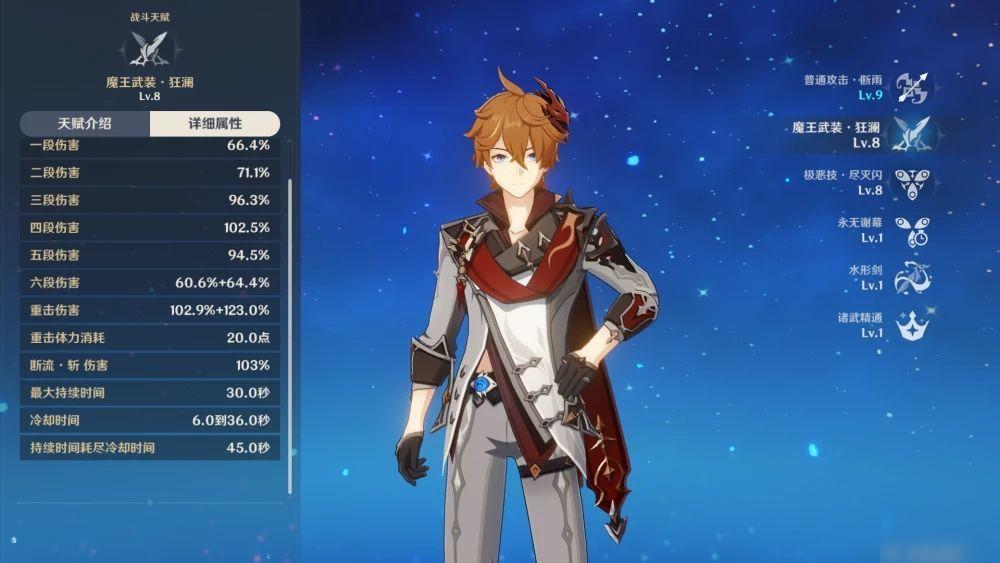Screen dimensions: 1000x563
Task: Switch to the 天赋介绍 tab
Action: tap(84, 124)
